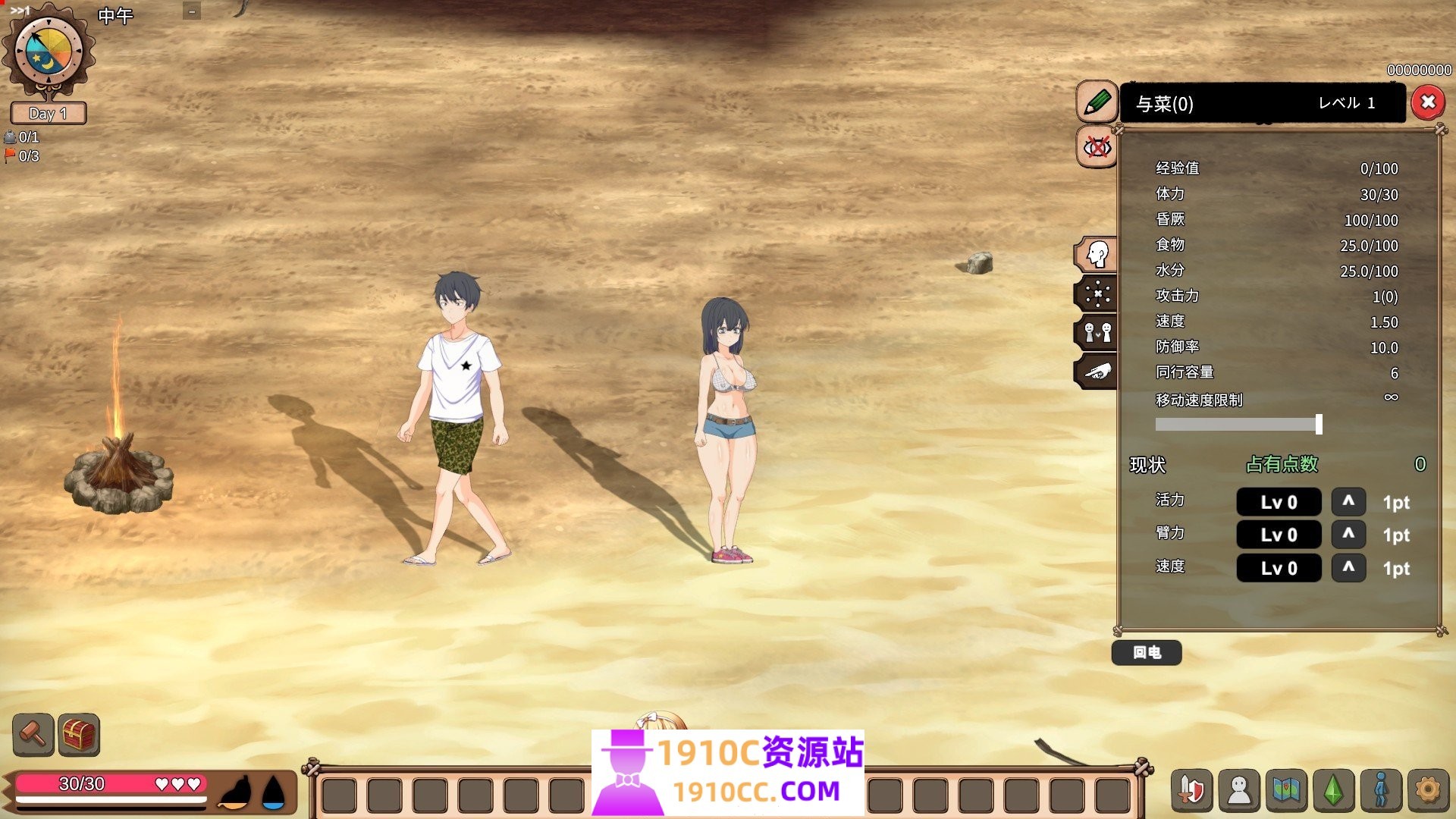Switch to the pointing hand tab
Image resolution: width=1456 pixels, height=819 pixels.
coord(1097,372)
